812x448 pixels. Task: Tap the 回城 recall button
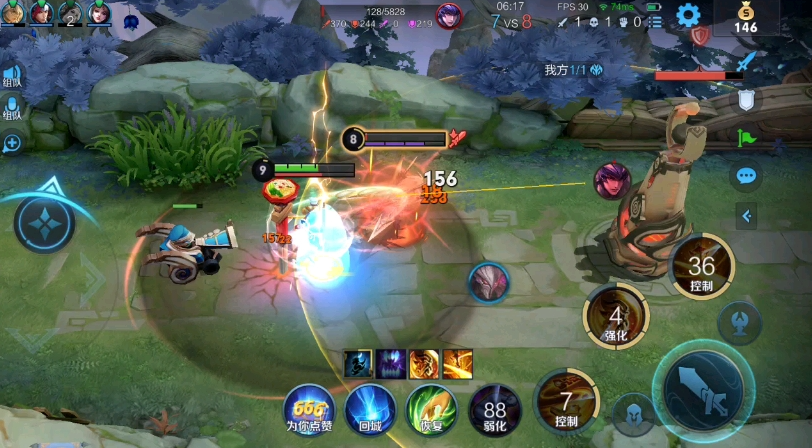coord(370,408)
